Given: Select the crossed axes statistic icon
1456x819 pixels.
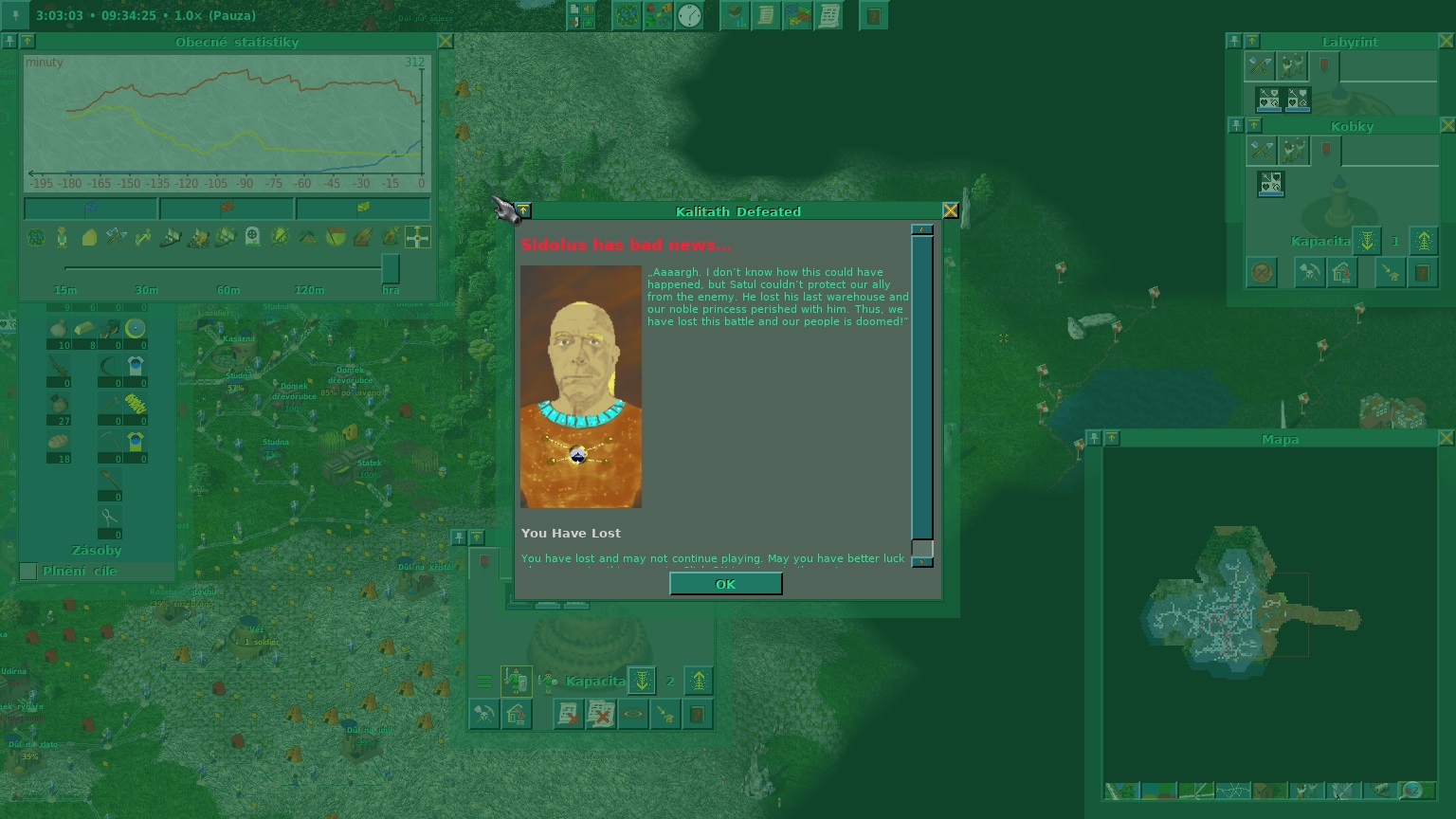Looking at the screenshot, I should coord(116,237).
